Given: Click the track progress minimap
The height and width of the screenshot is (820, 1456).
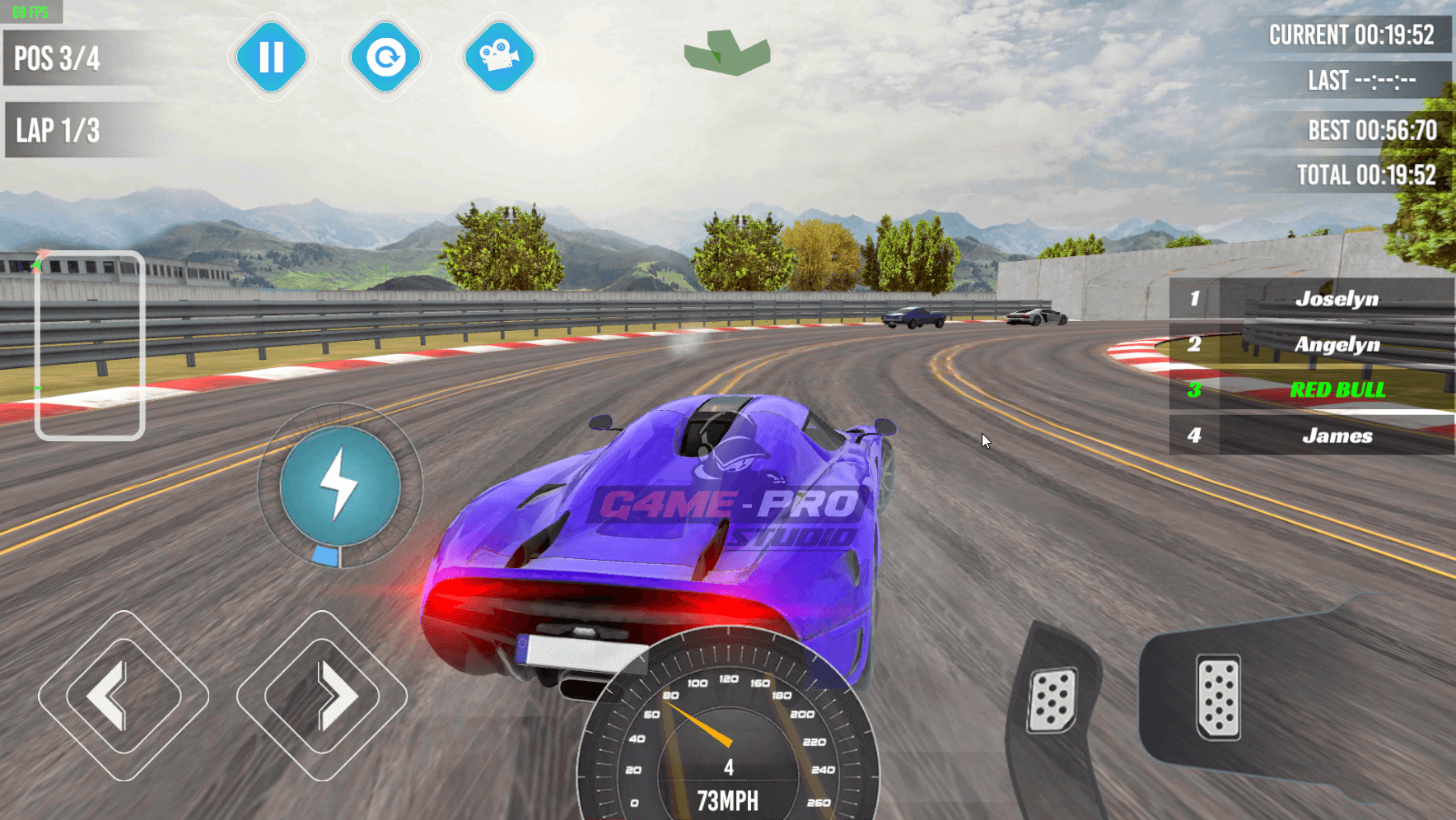Looking at the screenshot, I should [x=90, y=346].
